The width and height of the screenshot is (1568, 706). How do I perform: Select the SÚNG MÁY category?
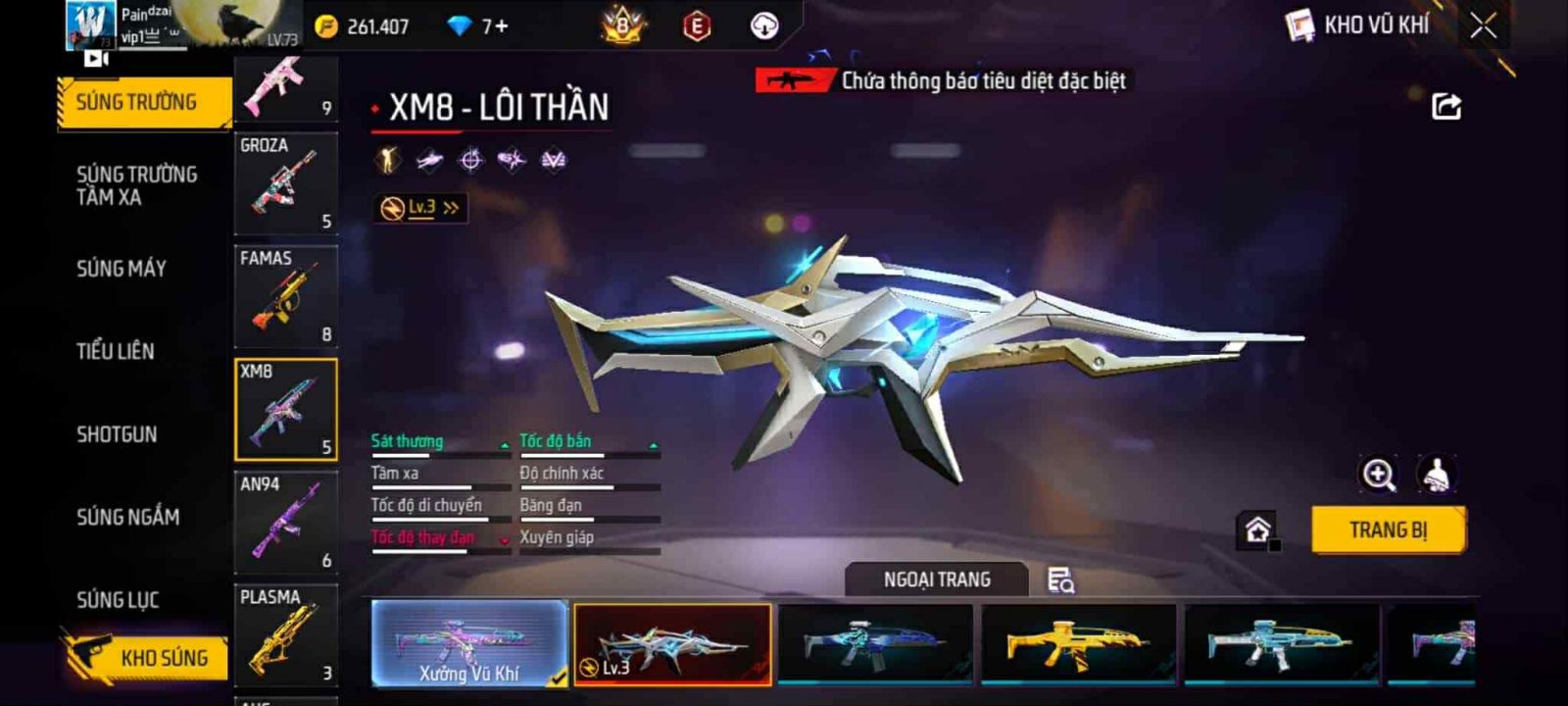click(x=122, y=269)
